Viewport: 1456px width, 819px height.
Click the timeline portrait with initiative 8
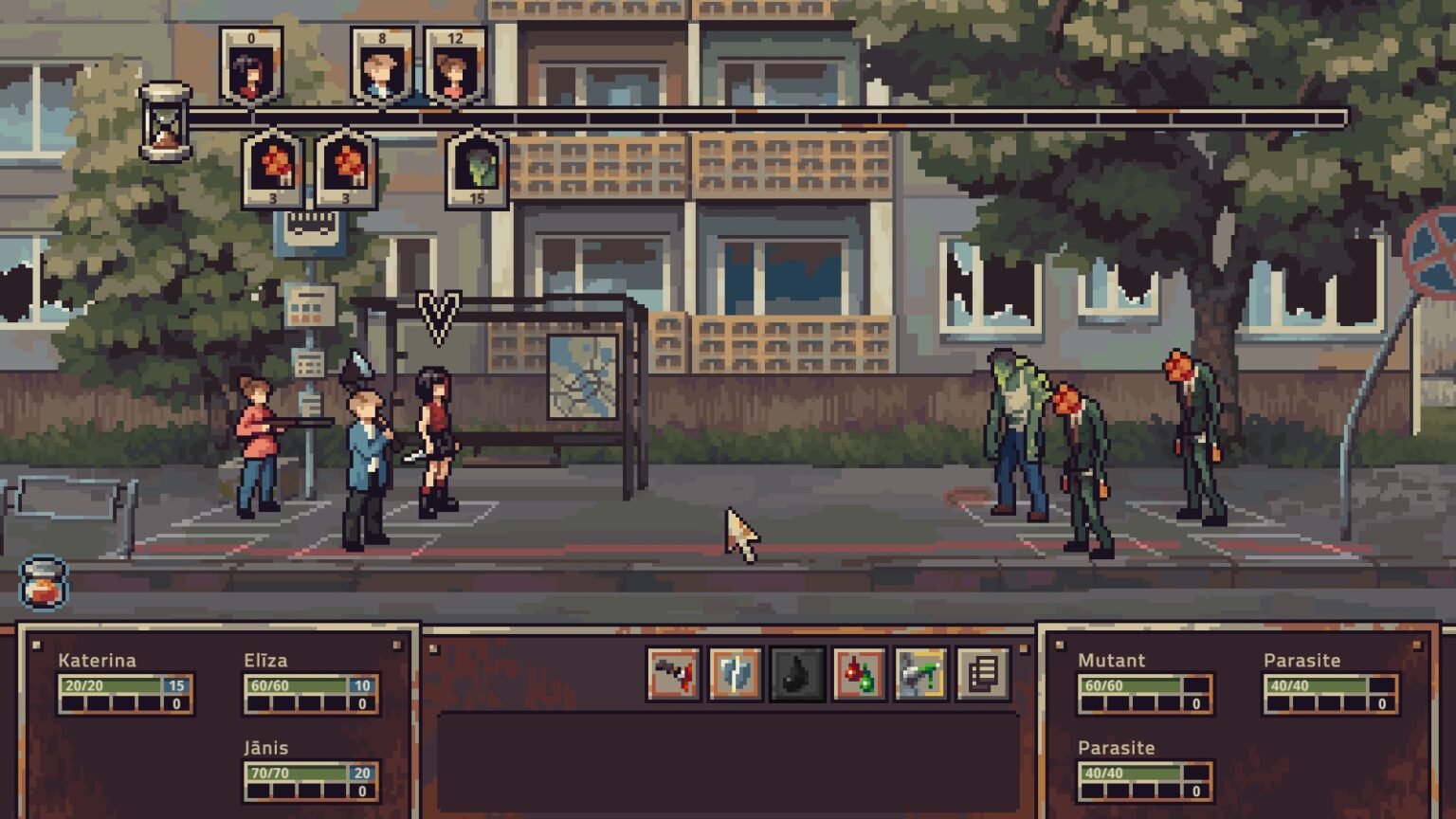click(380, 64)
